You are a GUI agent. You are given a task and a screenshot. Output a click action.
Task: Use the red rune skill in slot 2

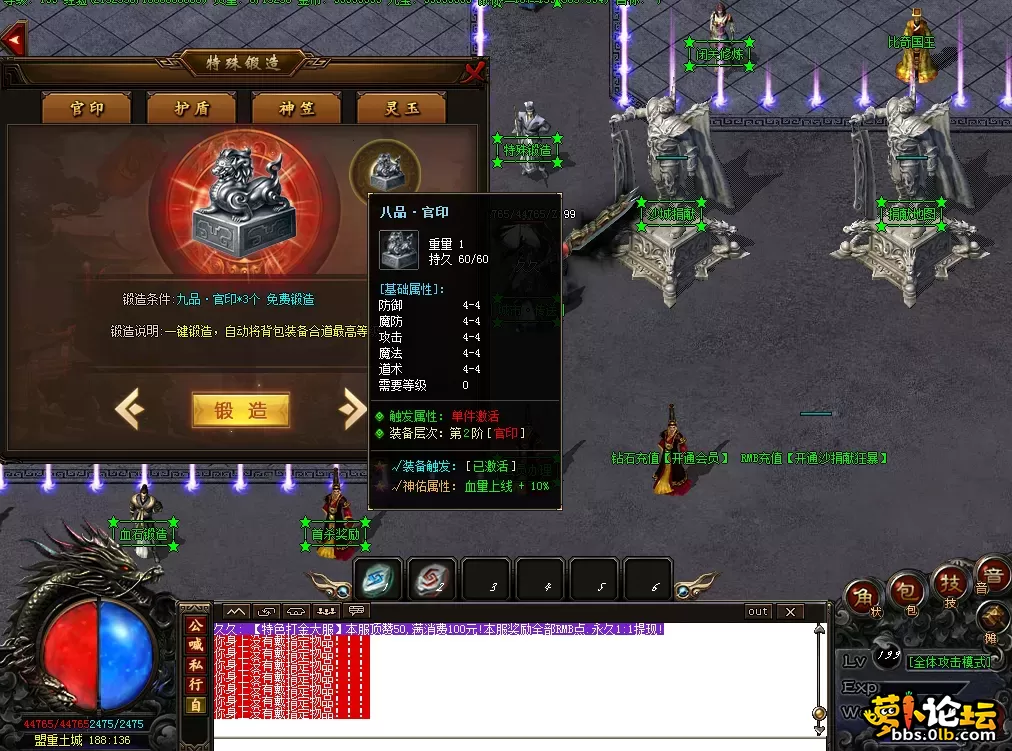pos(432,578)
